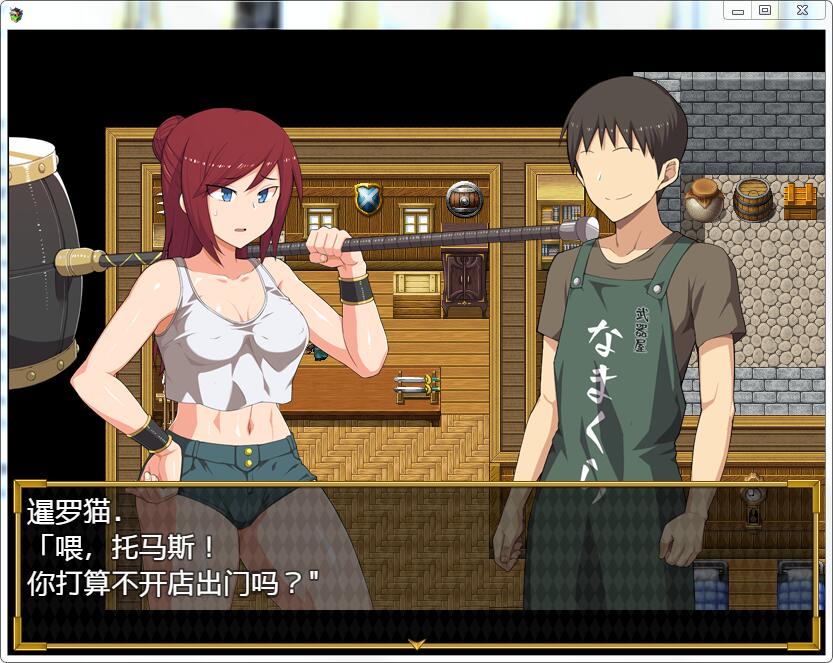Click the dialogue text box to continue

[x=416, y=562]
